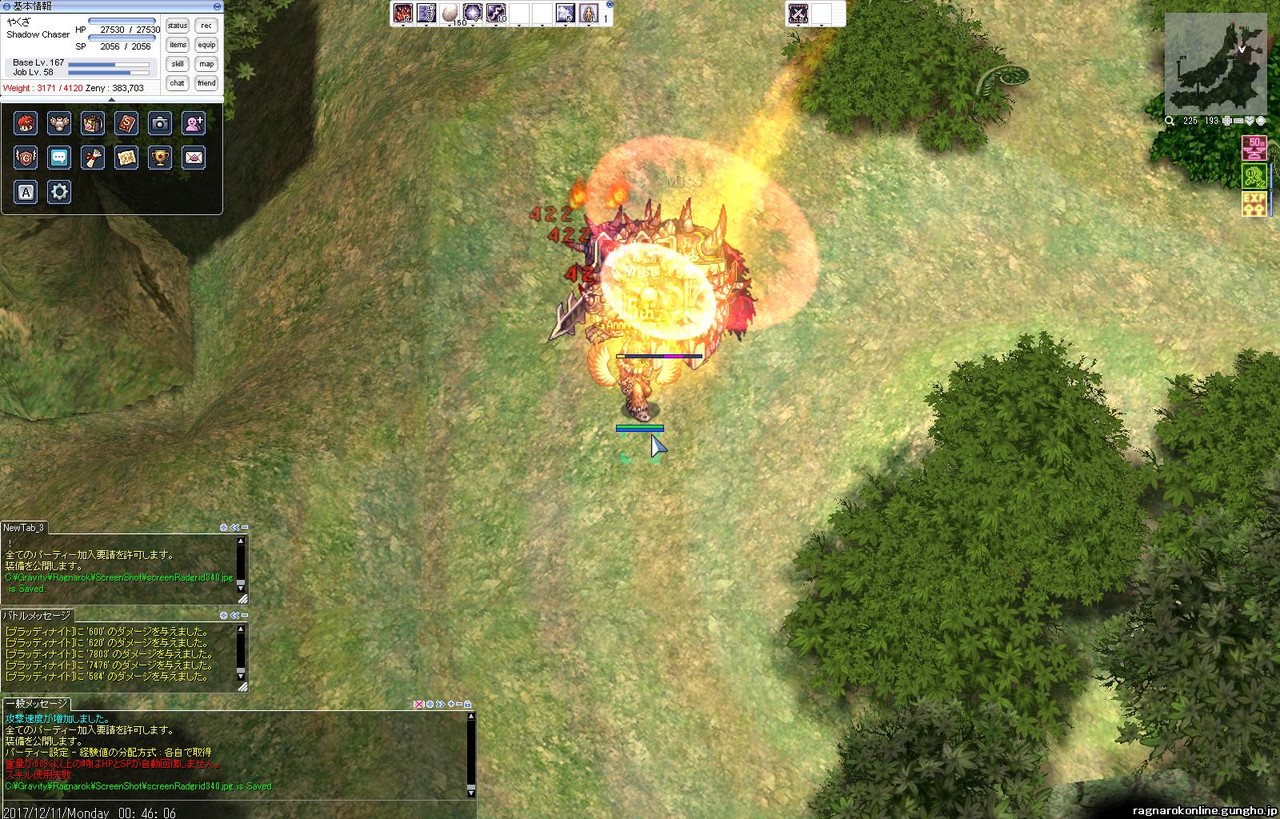Open the status window button
This screenshot has width=1280, height=819.
coord(177,25)
